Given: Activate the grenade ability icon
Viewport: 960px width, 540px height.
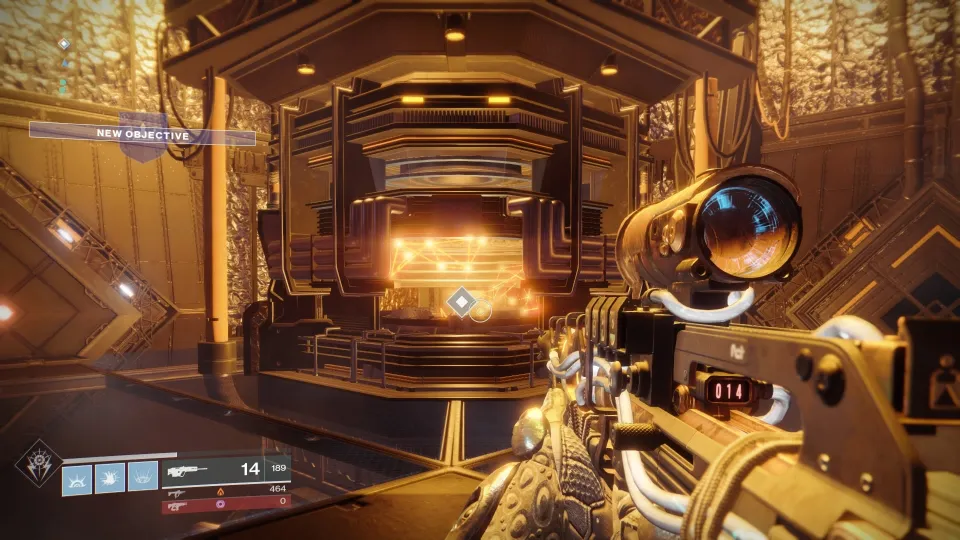Looking at the screenshot, I should click(x=77, y=476).
